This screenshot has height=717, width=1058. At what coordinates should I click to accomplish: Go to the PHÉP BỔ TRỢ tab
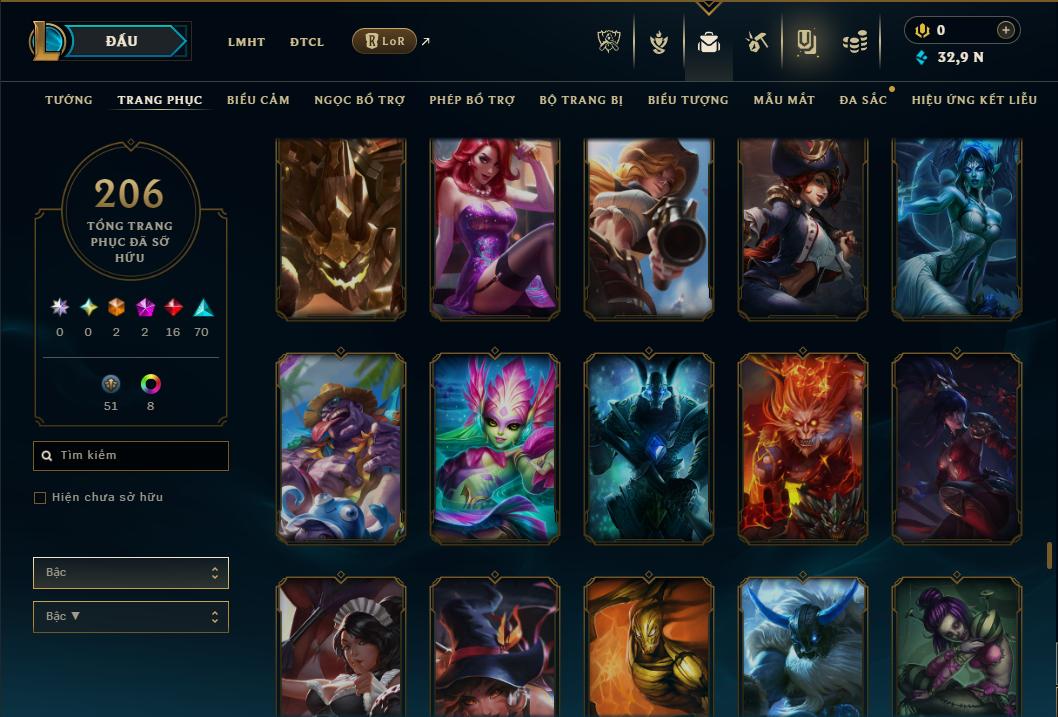[x=472, y=100]
